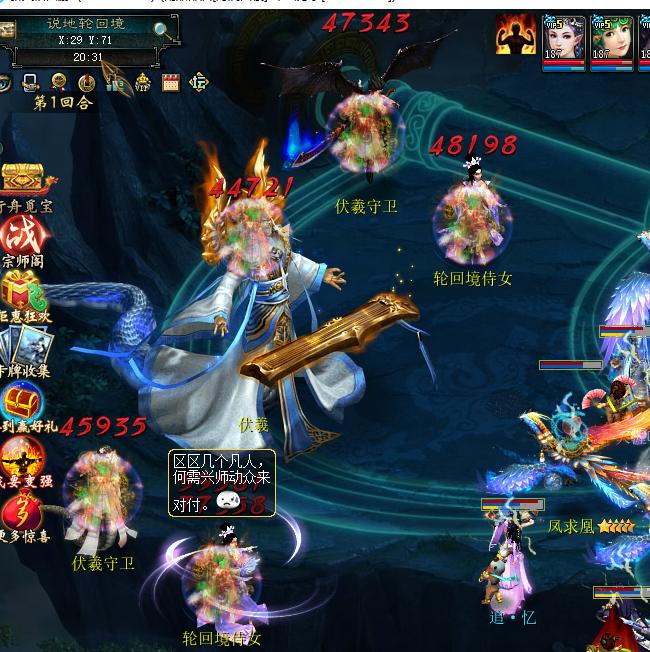The width and height of the screenshot is (650, 652).
Task: Open the world map icon left of location name
Action: pyautogui.click(x=7, y=30)
